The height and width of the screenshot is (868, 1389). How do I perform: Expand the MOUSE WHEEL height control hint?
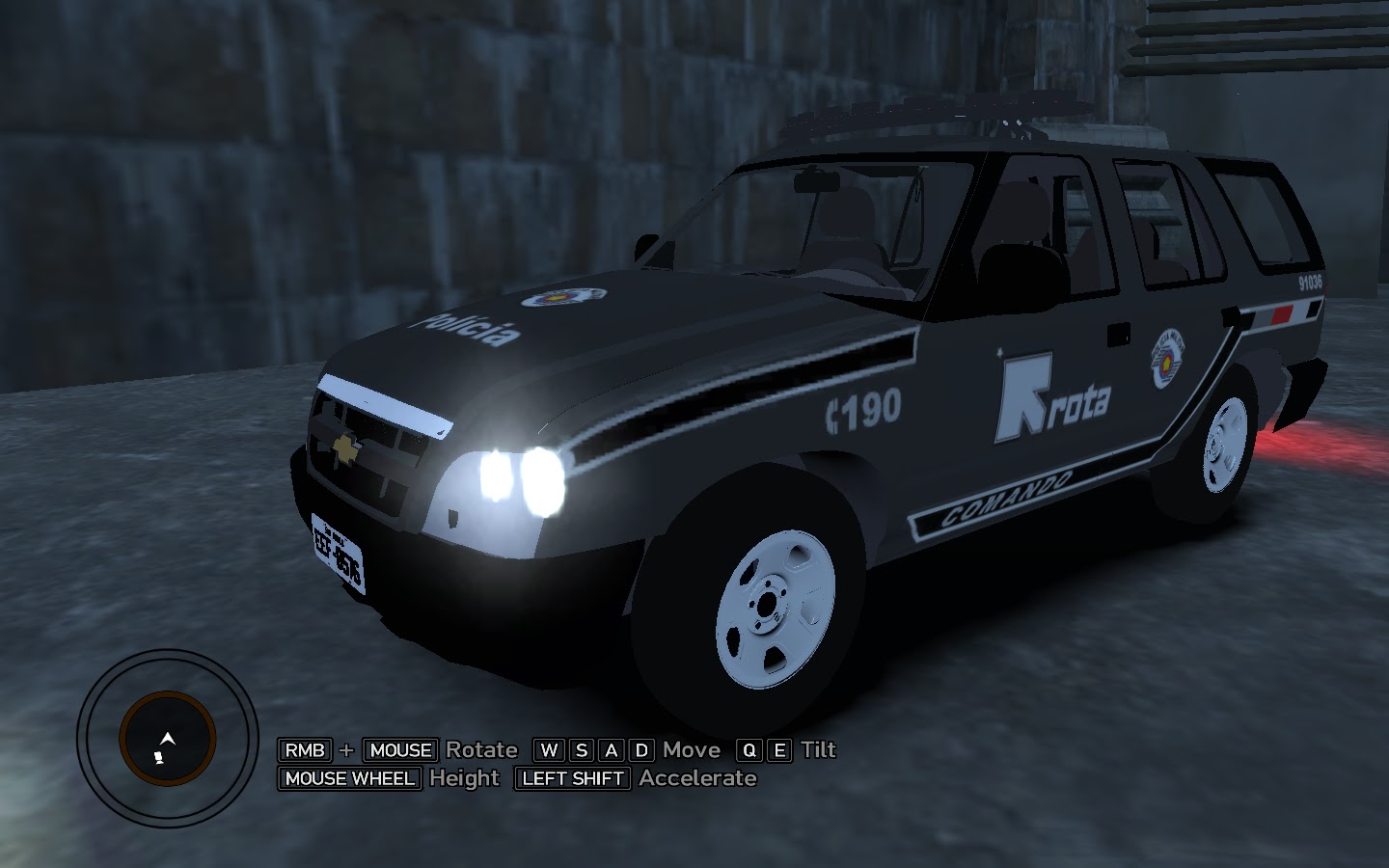pyautogui.click(x=348, y=779)
